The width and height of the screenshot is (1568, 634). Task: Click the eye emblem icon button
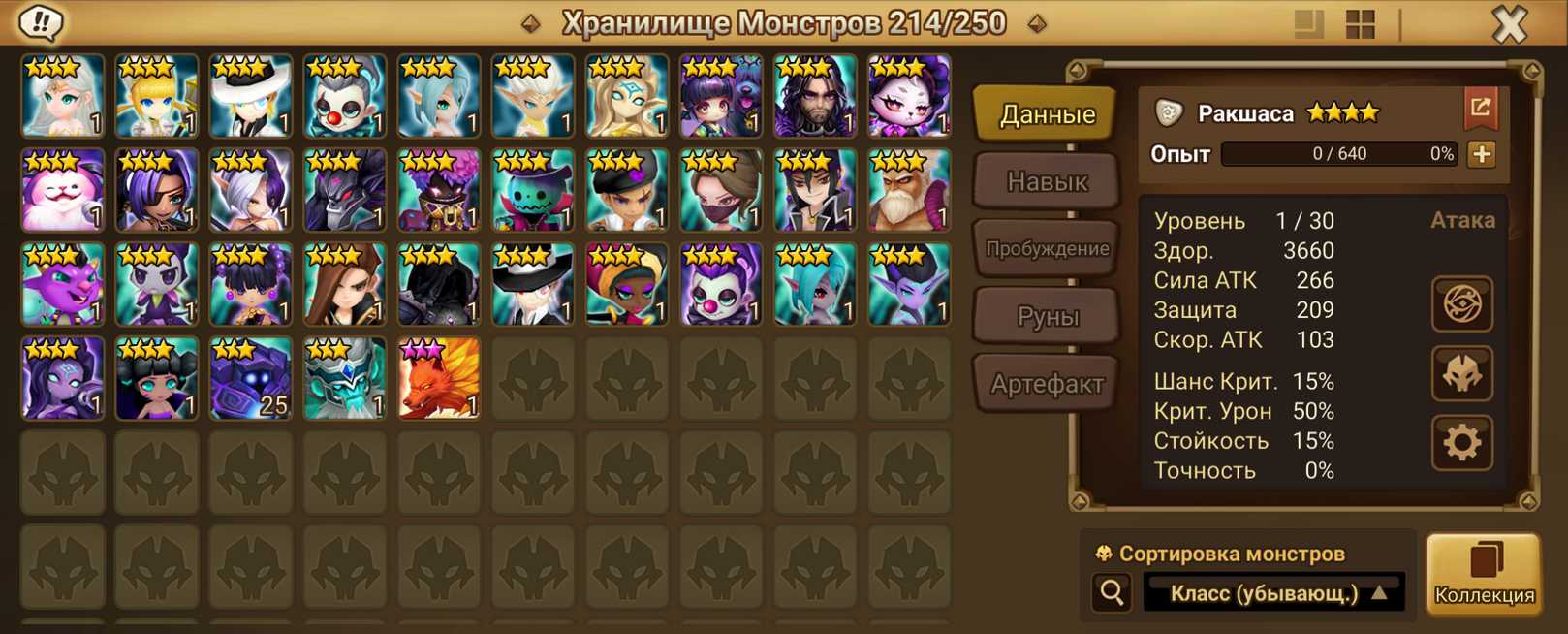1461,304
